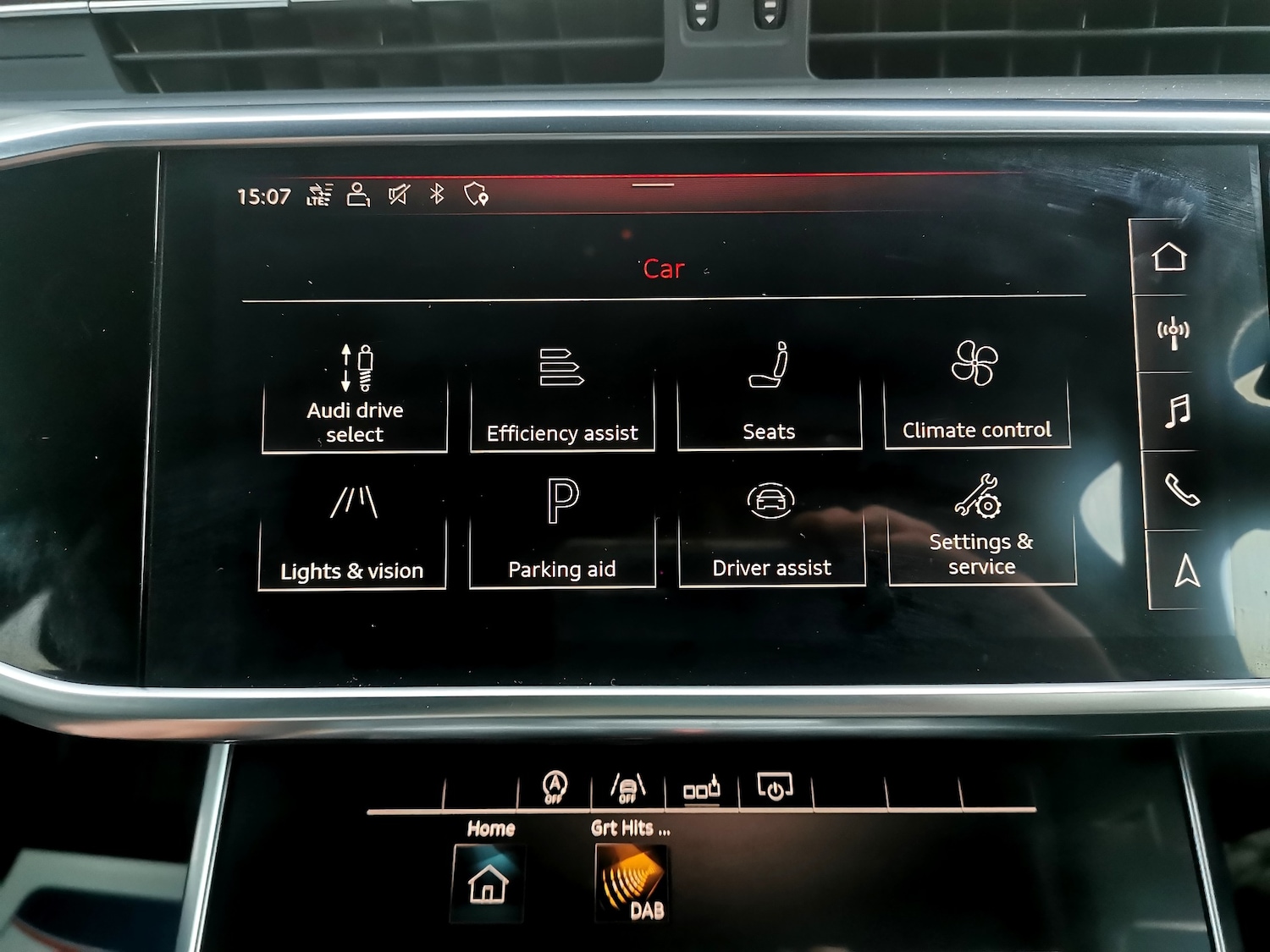Tap the user profile icon in status bar
This screenshot has height=952, width=1270.
[x=358, y=195]
